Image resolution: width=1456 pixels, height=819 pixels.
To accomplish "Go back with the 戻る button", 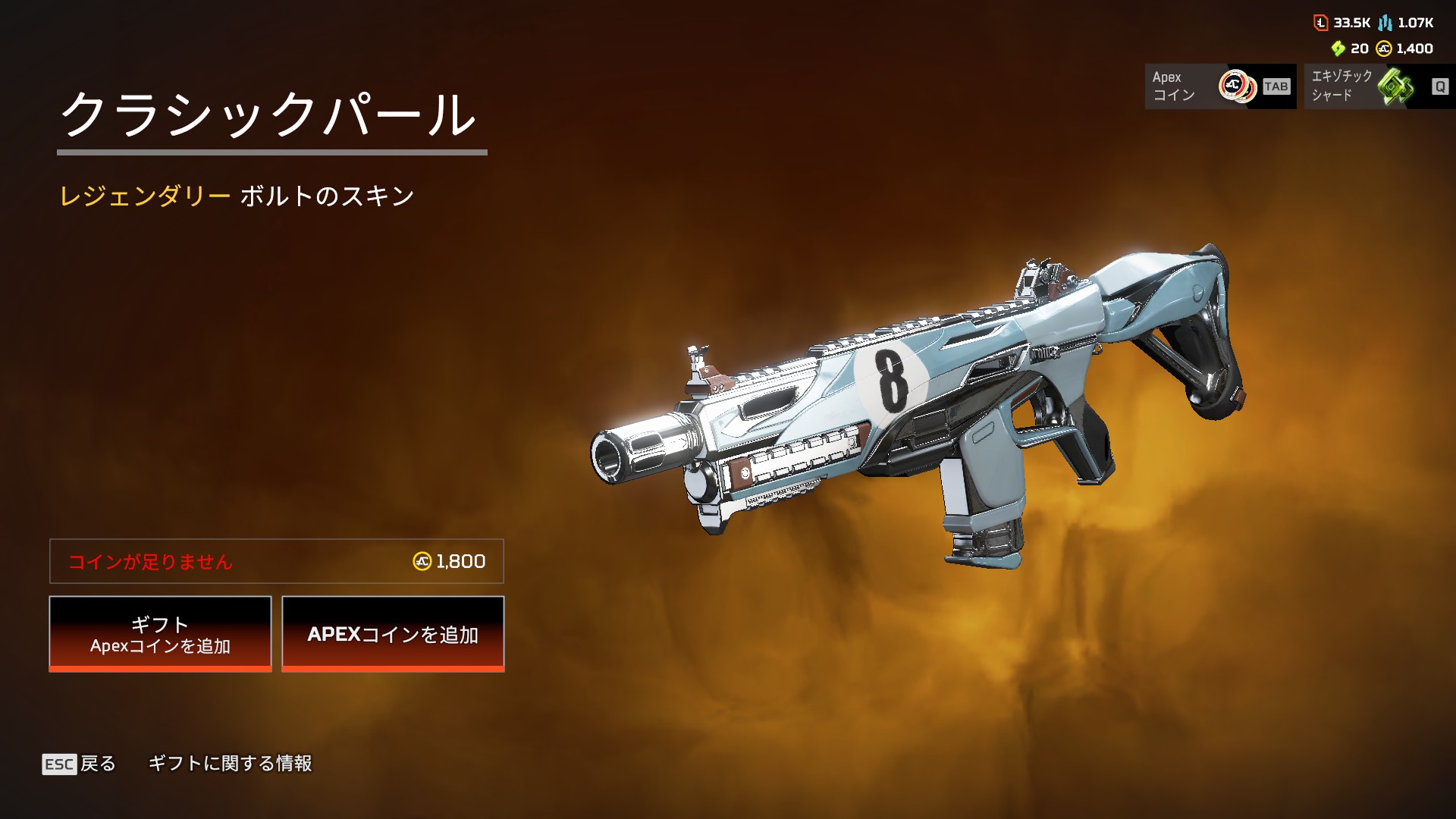I will (x=80, y=764).
